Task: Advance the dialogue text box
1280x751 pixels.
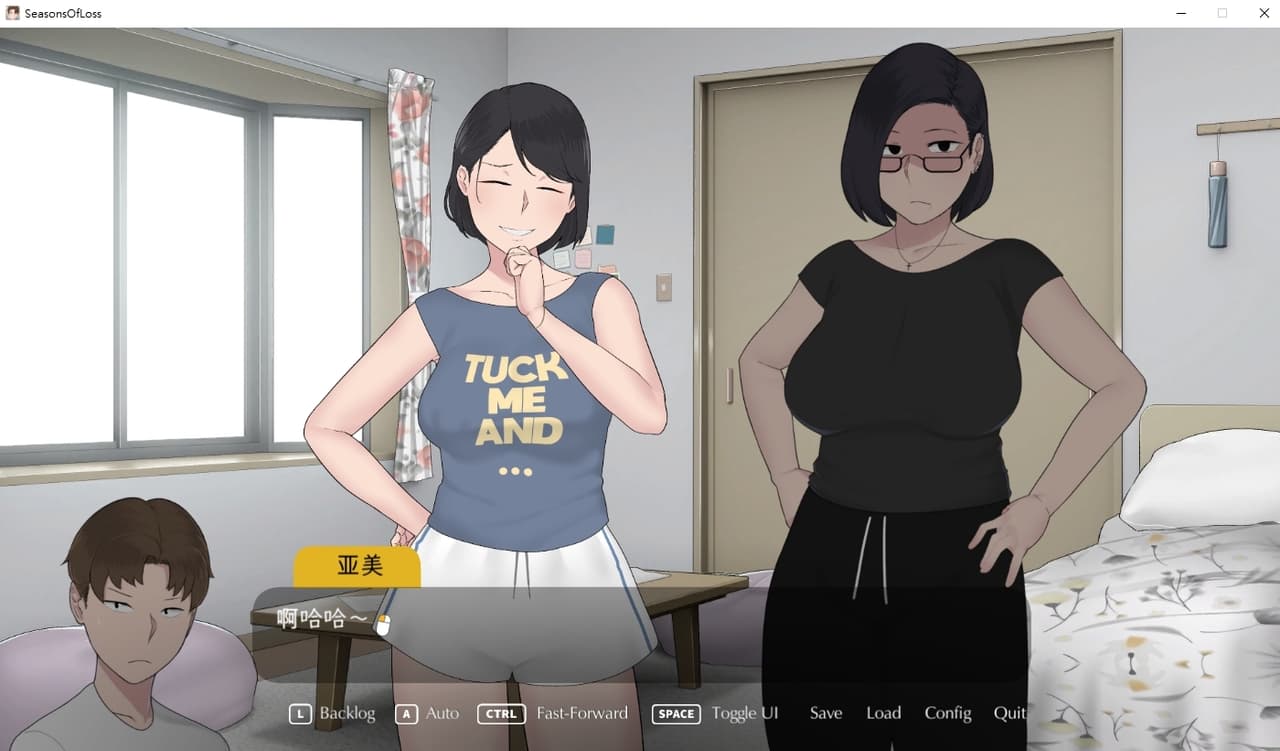Action: coord(640,630)
